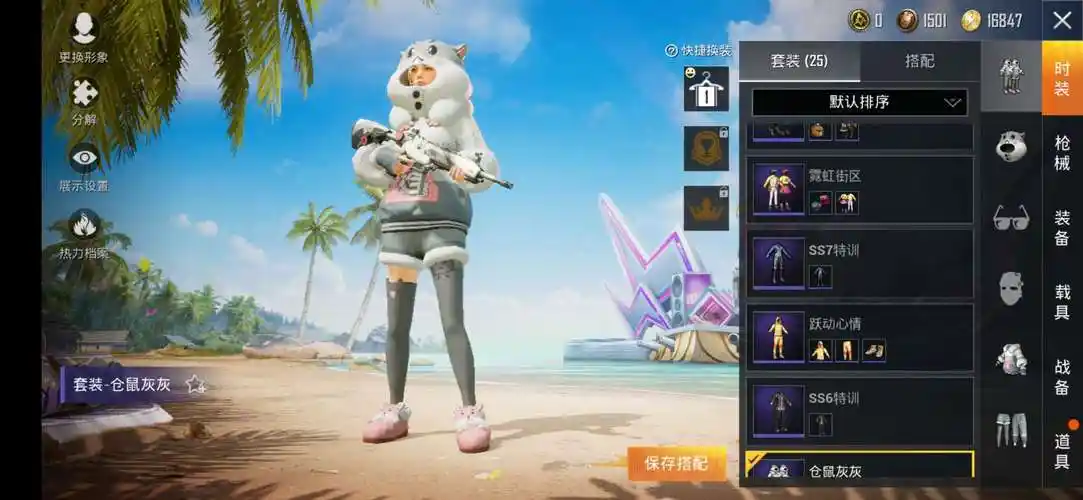
Task: Open the 更换形象 option
Action: coord(84,36)
